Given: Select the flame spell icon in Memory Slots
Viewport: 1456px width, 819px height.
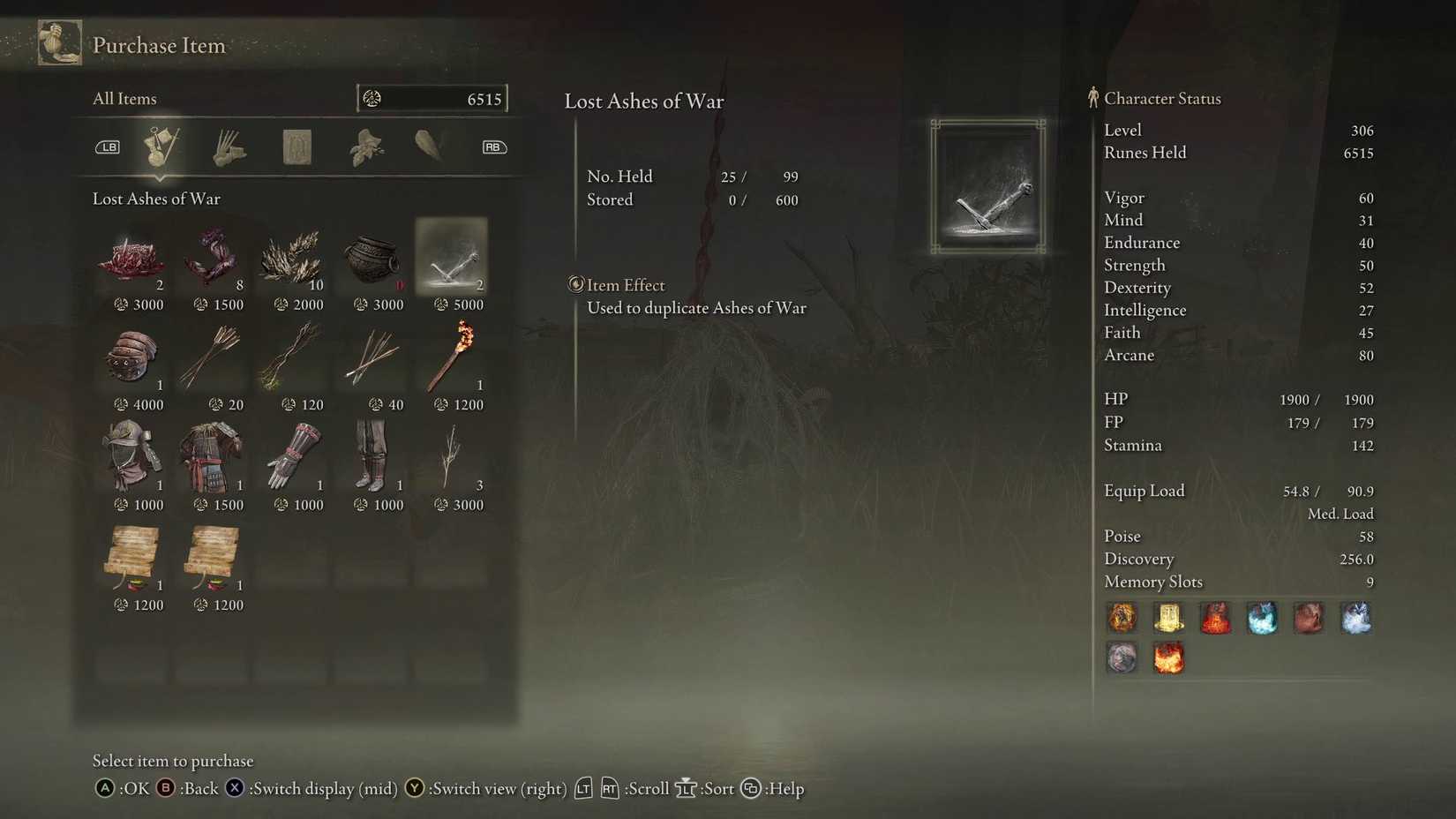Looking at the screenshot, I should tap(1169, 657).
